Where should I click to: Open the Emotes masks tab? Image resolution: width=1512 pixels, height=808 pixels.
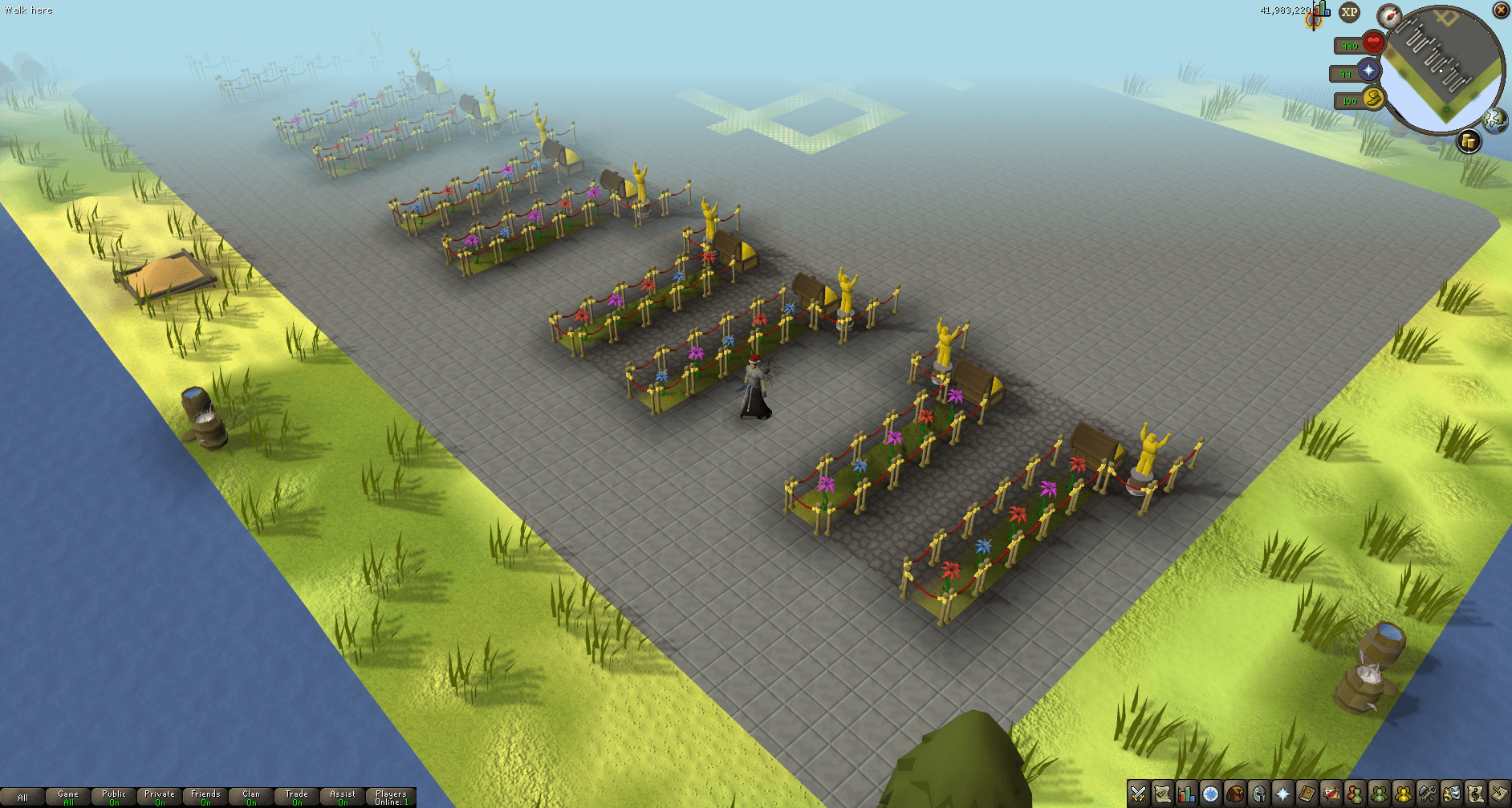click(x=1451, y=794)
